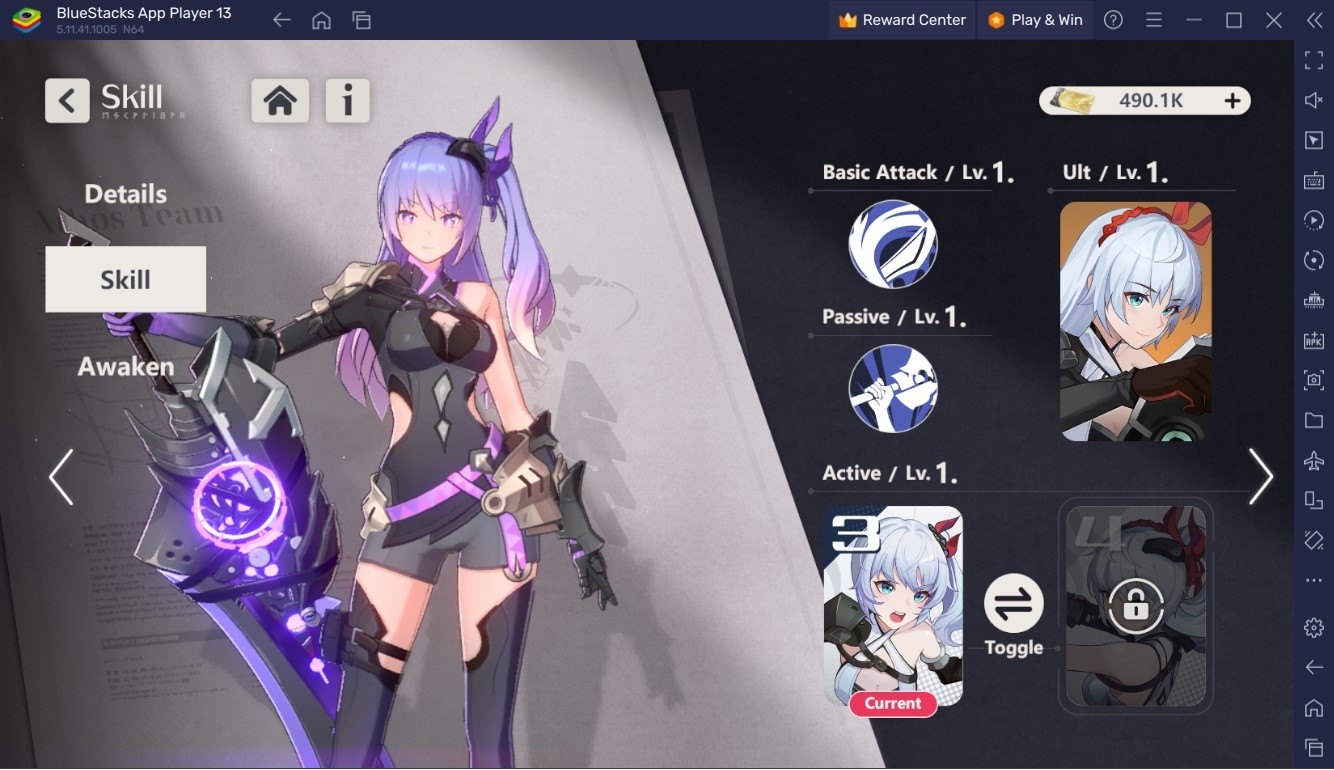View the Ult skill portrait
1334x770 pixels.
[1136, 320]
